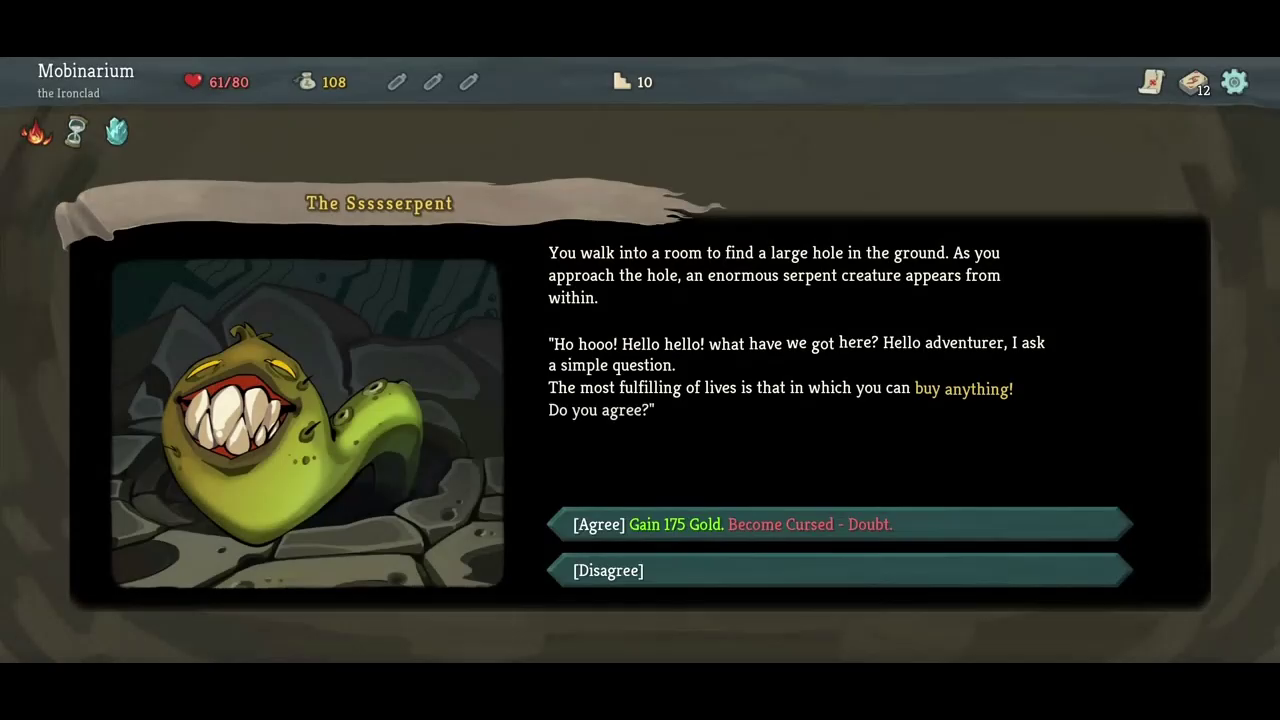Click the floor indicator showing 10
1280x720 pixels.
(632, 81)
